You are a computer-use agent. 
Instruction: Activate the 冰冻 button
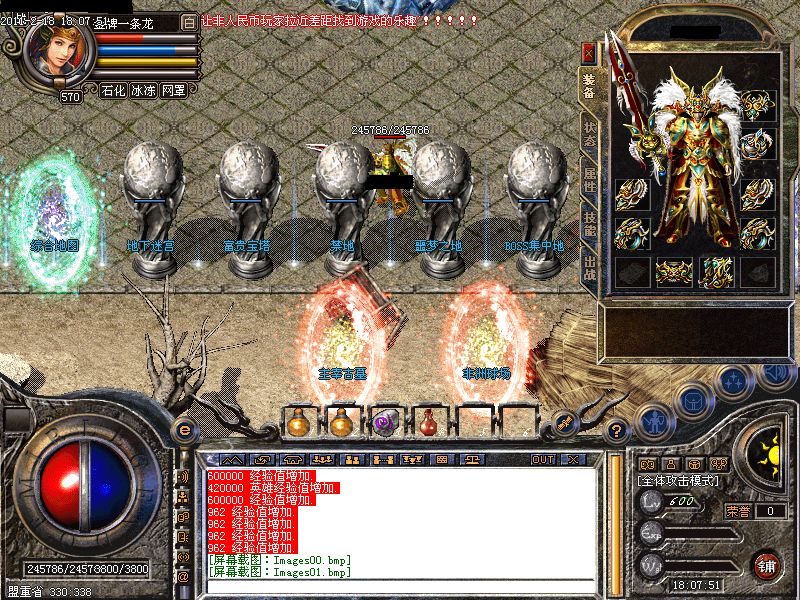[x=143, y=90]
